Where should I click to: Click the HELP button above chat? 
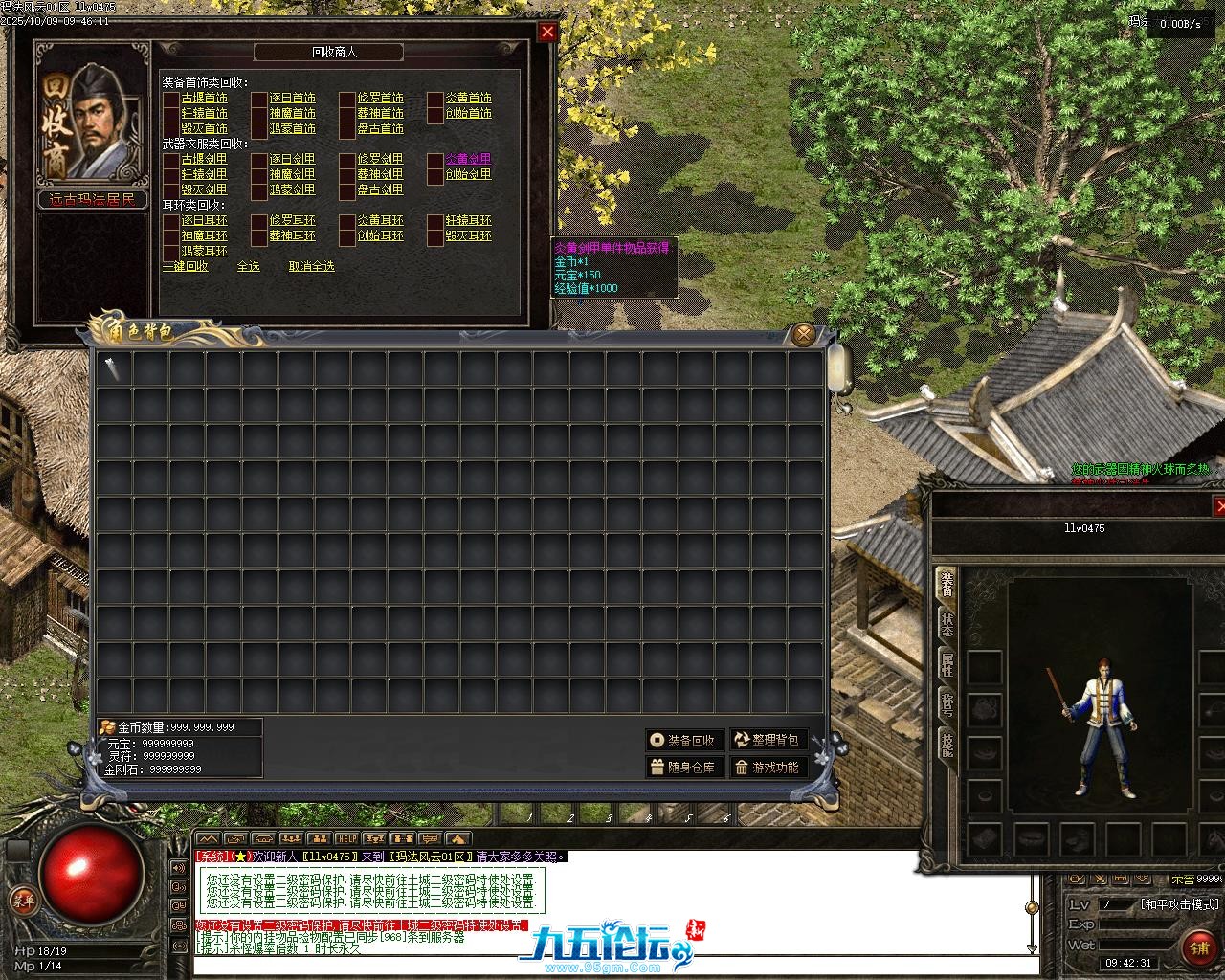tap(345, 839)
